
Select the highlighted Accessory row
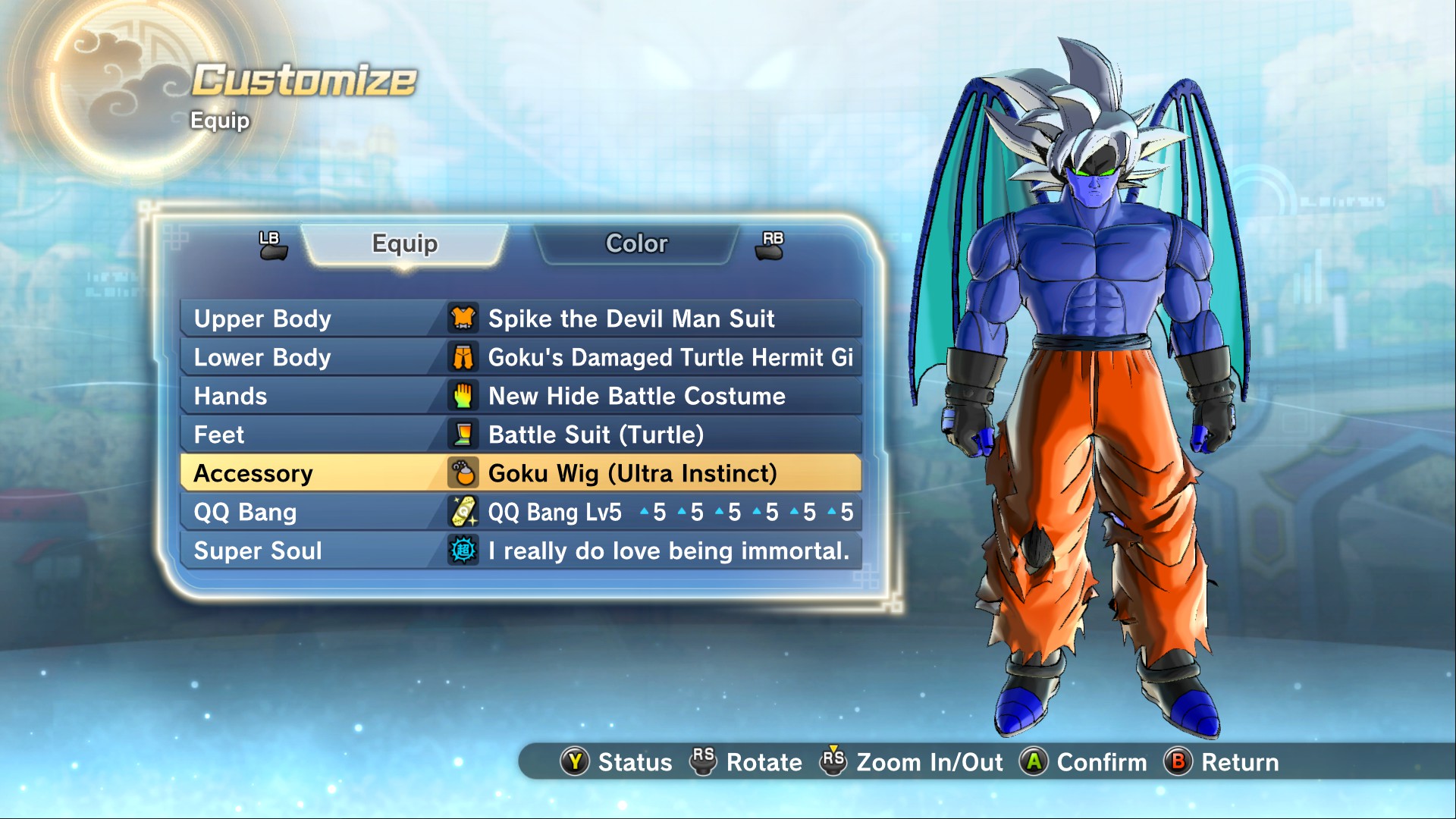(520, 473)
